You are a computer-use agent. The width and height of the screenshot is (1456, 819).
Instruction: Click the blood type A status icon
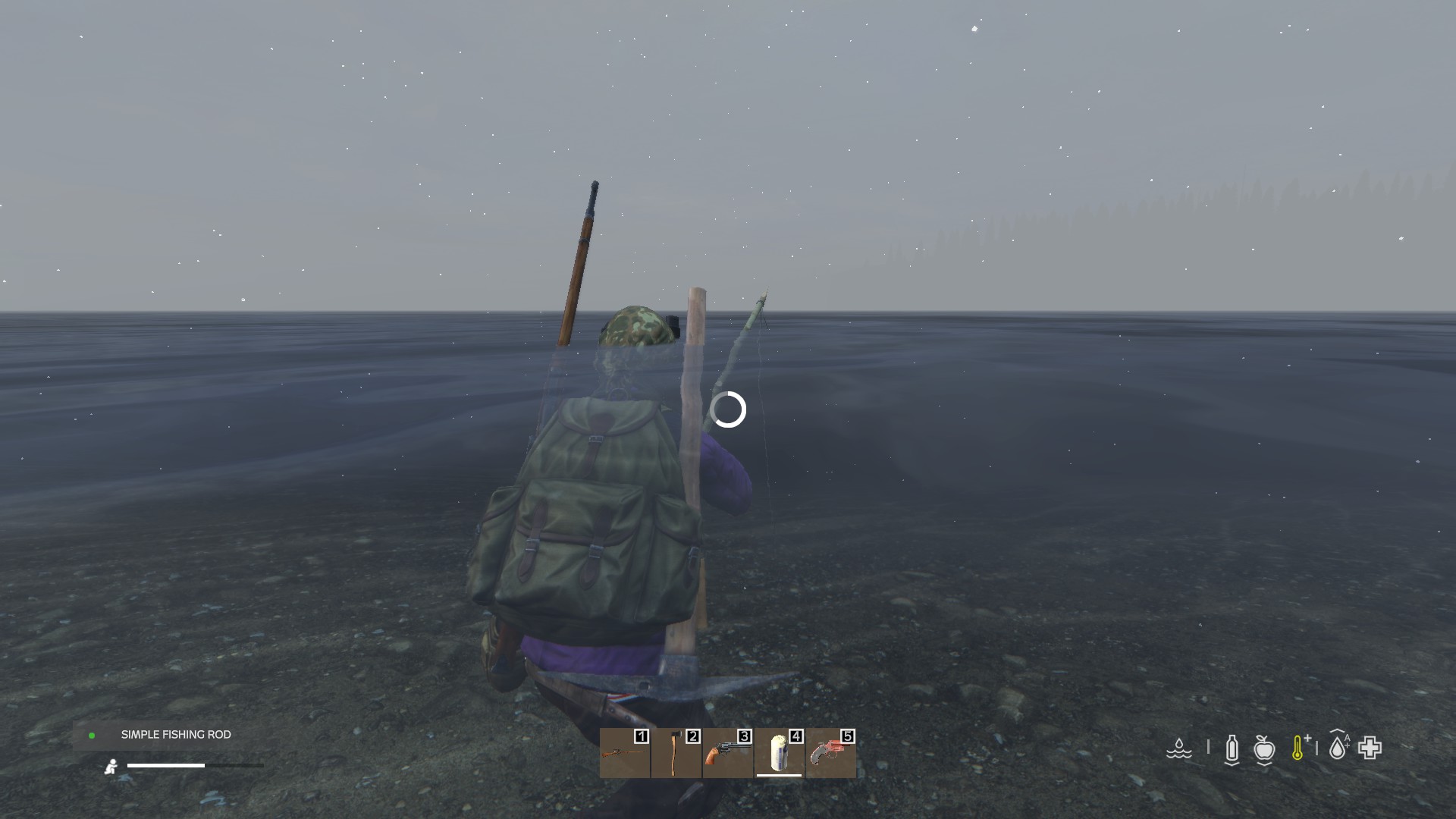[1338, 747]
